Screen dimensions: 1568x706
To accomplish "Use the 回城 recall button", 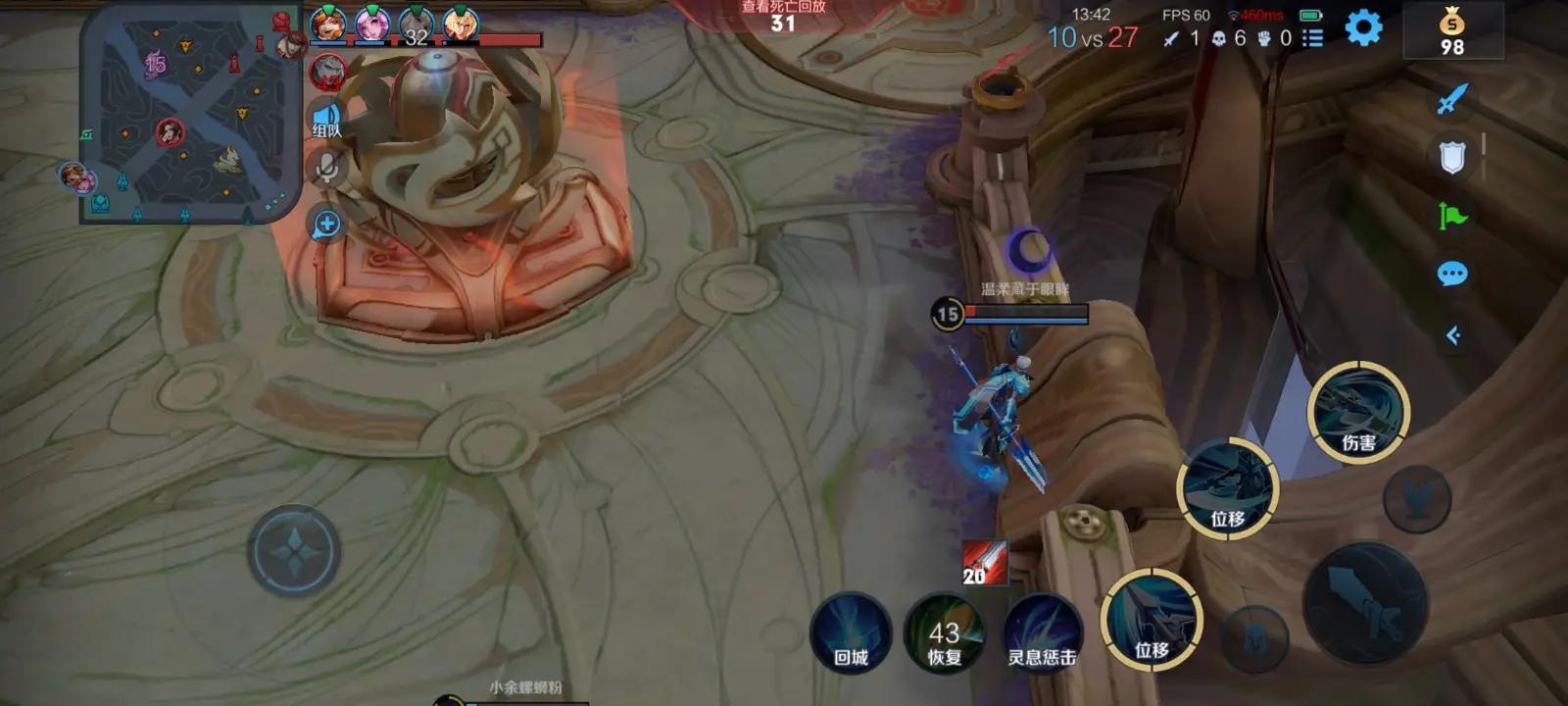I will pos(851,632).
